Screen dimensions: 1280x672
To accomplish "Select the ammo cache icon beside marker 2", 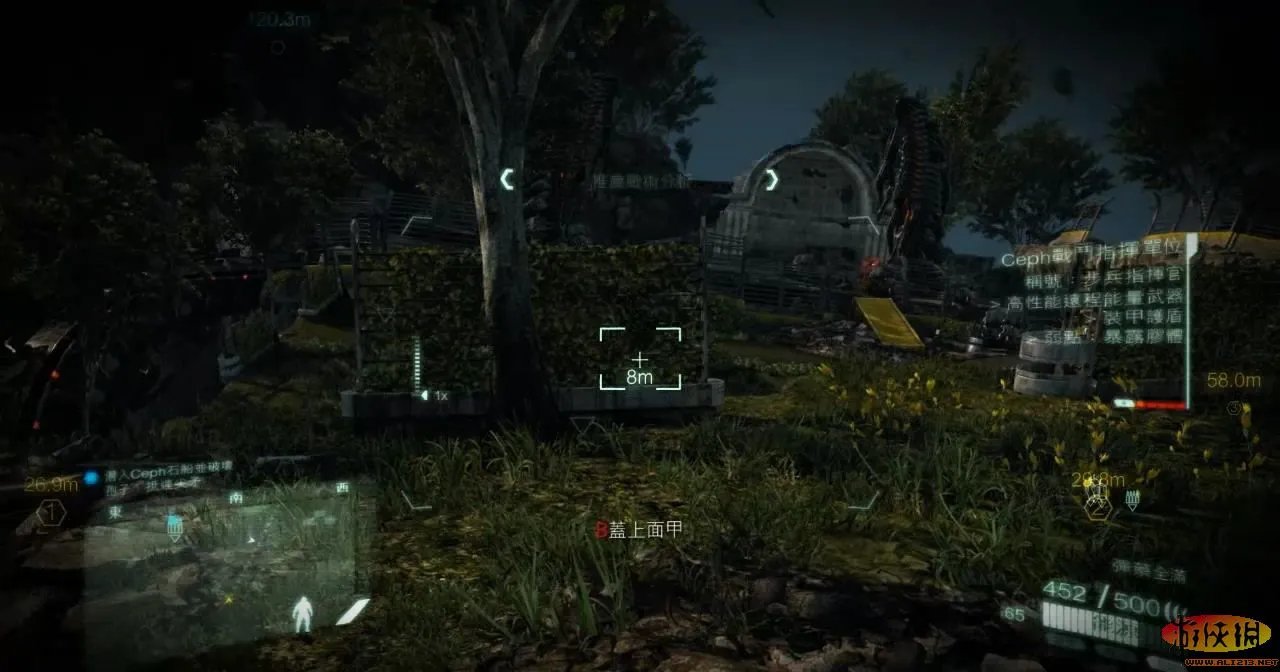I will coord(1133,500).
